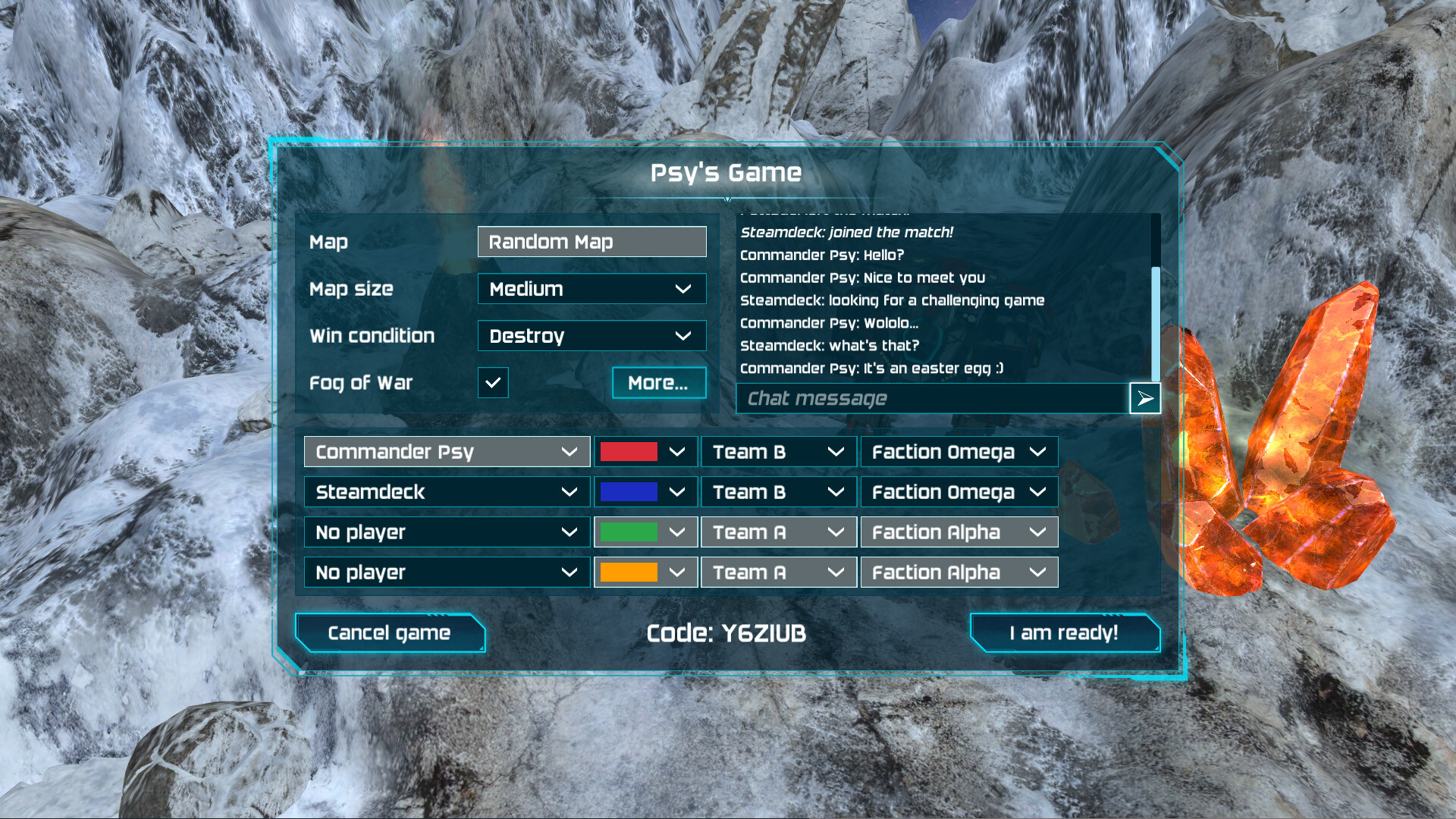Pick a new color for Commander Psy
This screenshot has height=819, width=1456.
coord(645,451)
